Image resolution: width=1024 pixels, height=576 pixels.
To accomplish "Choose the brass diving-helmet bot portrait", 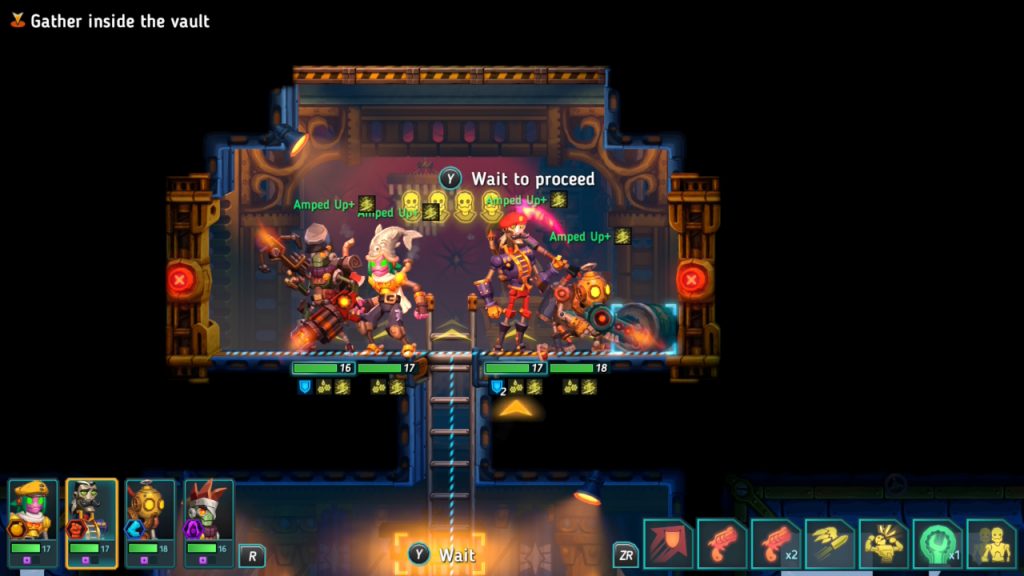I will 151,510.
